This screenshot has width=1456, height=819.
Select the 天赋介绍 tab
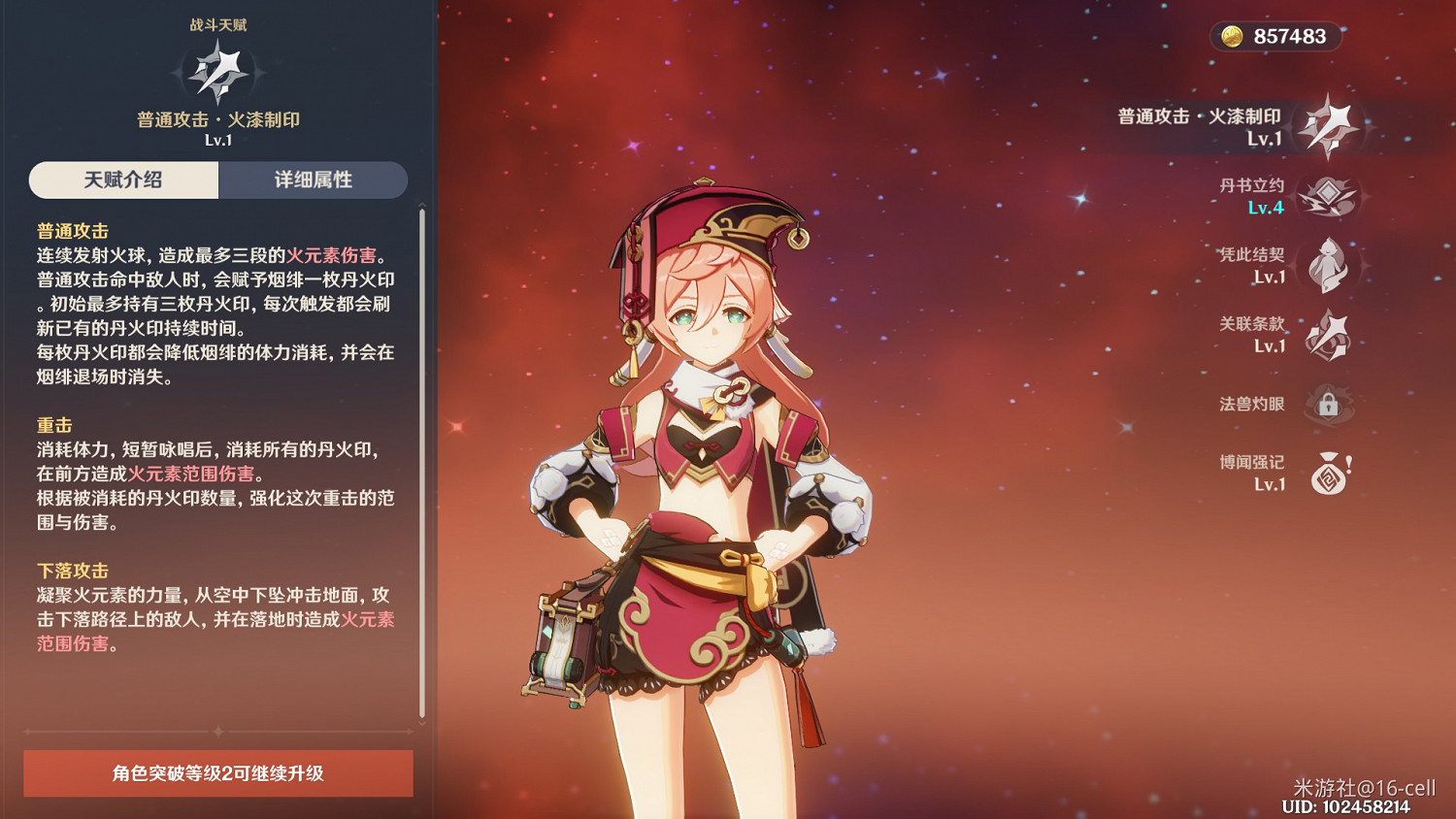coord(123,180)
